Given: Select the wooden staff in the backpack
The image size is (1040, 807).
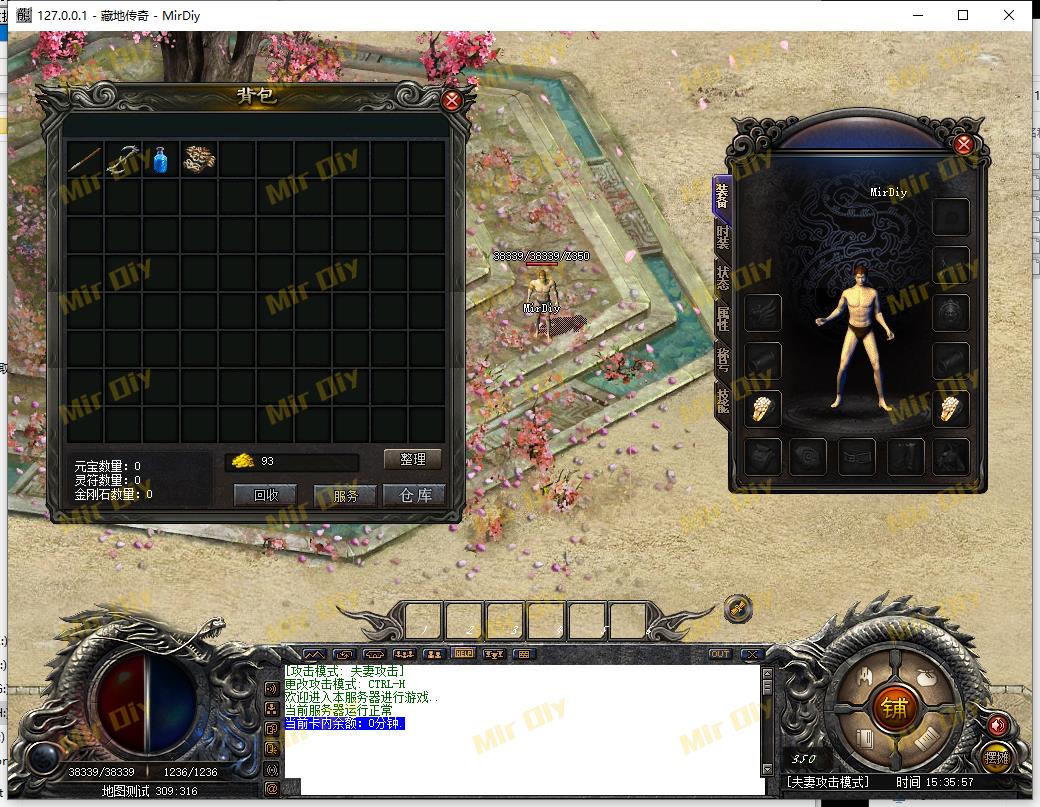Looking at the screenshot, I should click(x=85, y=159).
